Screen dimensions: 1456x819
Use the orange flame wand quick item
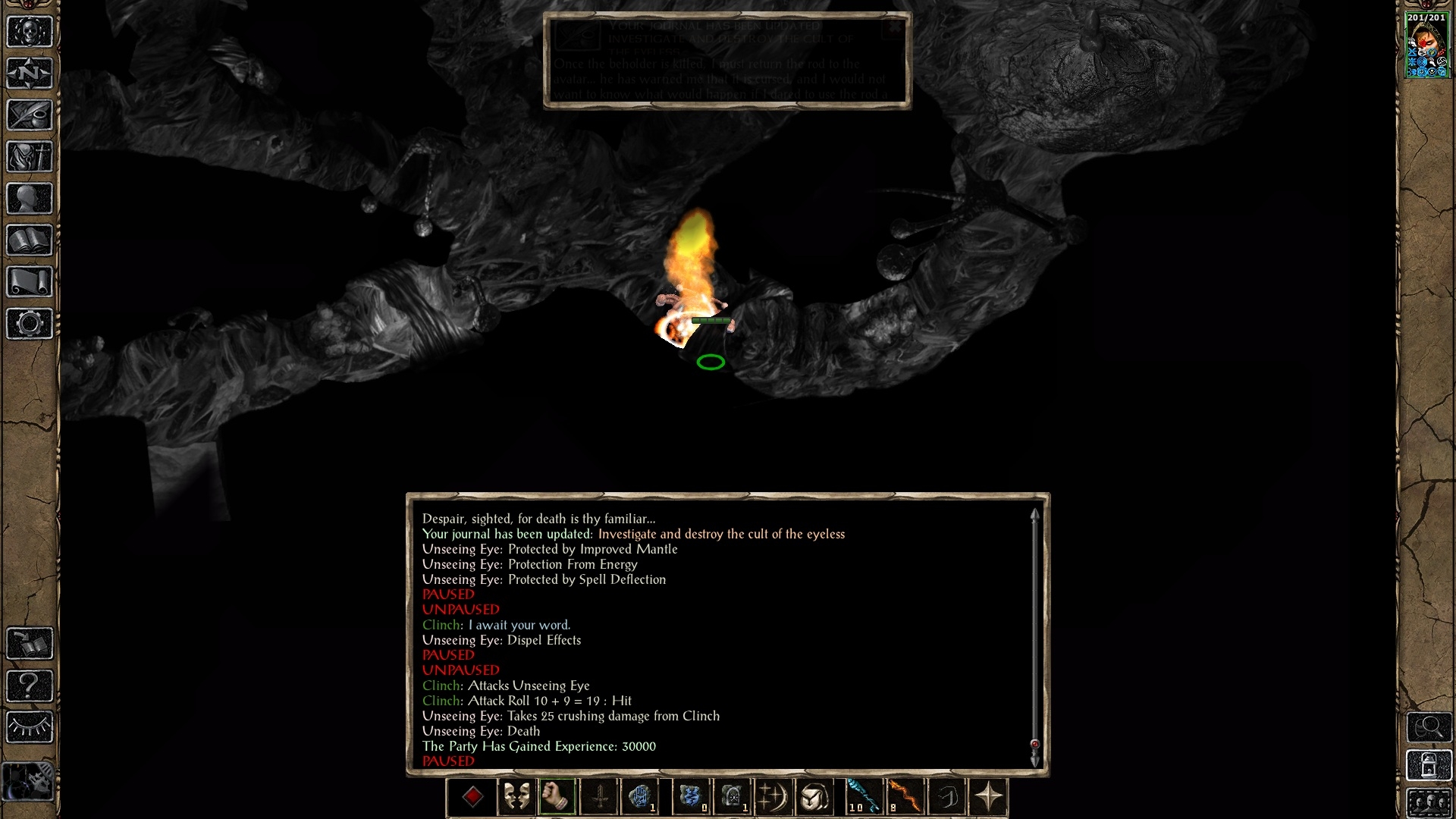tap(905, 797)
